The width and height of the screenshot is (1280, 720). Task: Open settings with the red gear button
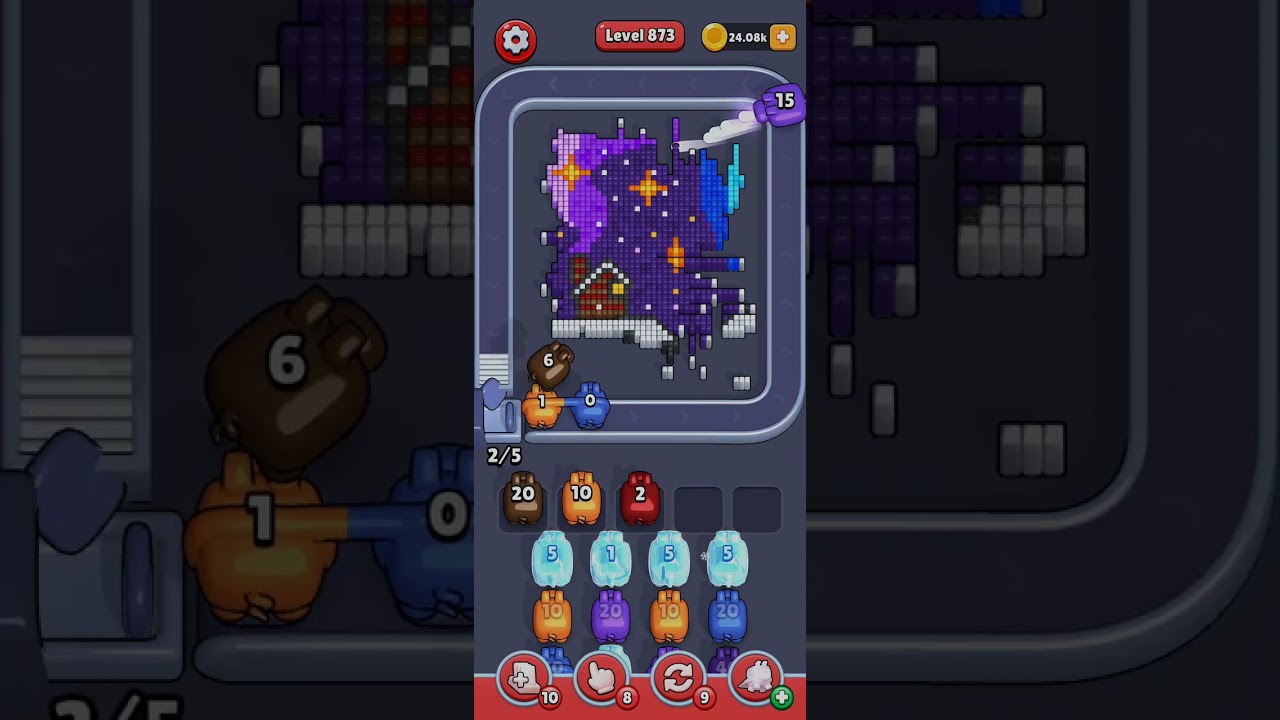point(515,40)
